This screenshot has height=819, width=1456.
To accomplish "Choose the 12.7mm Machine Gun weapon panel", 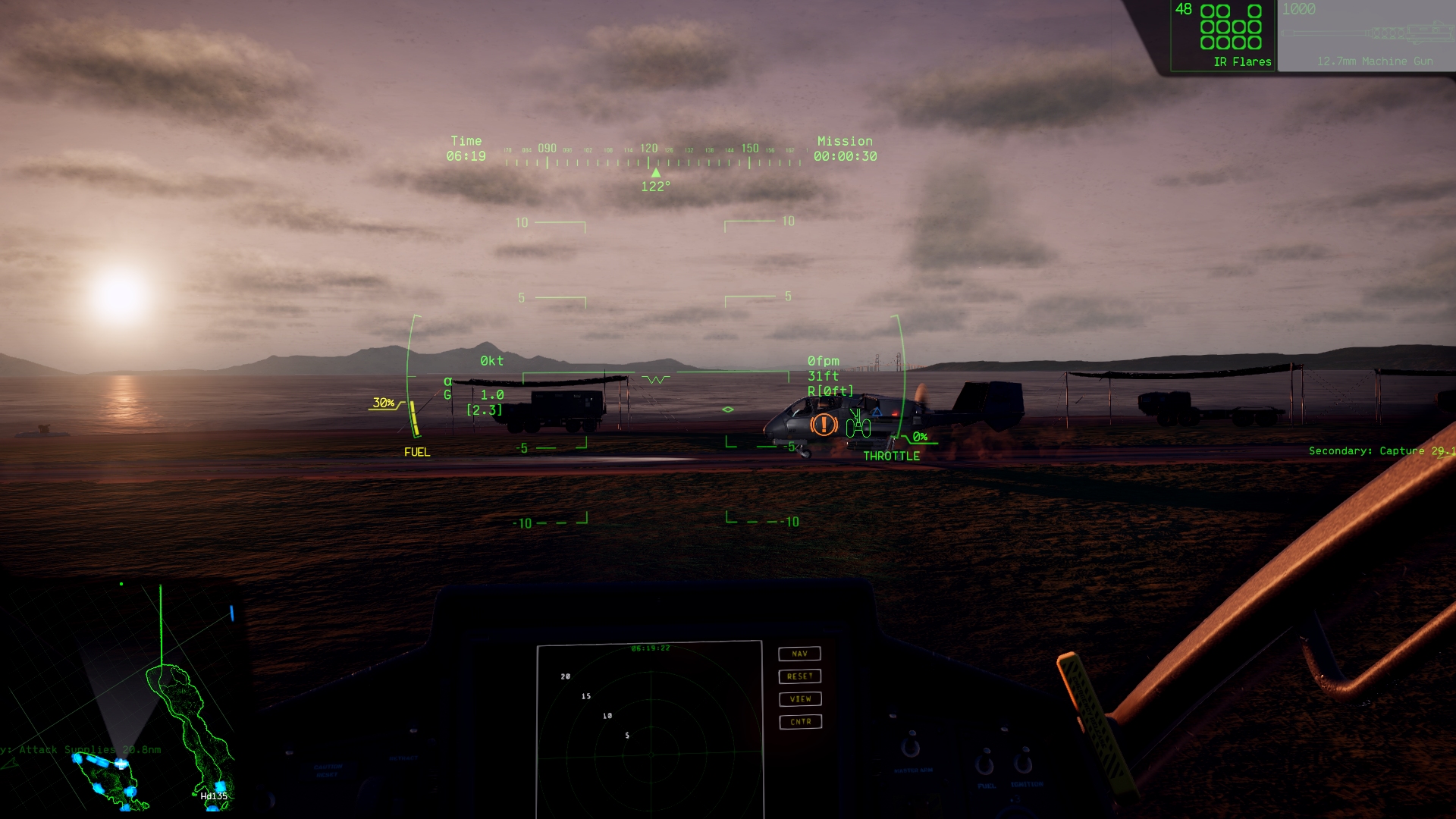I will pos(1367,36).
